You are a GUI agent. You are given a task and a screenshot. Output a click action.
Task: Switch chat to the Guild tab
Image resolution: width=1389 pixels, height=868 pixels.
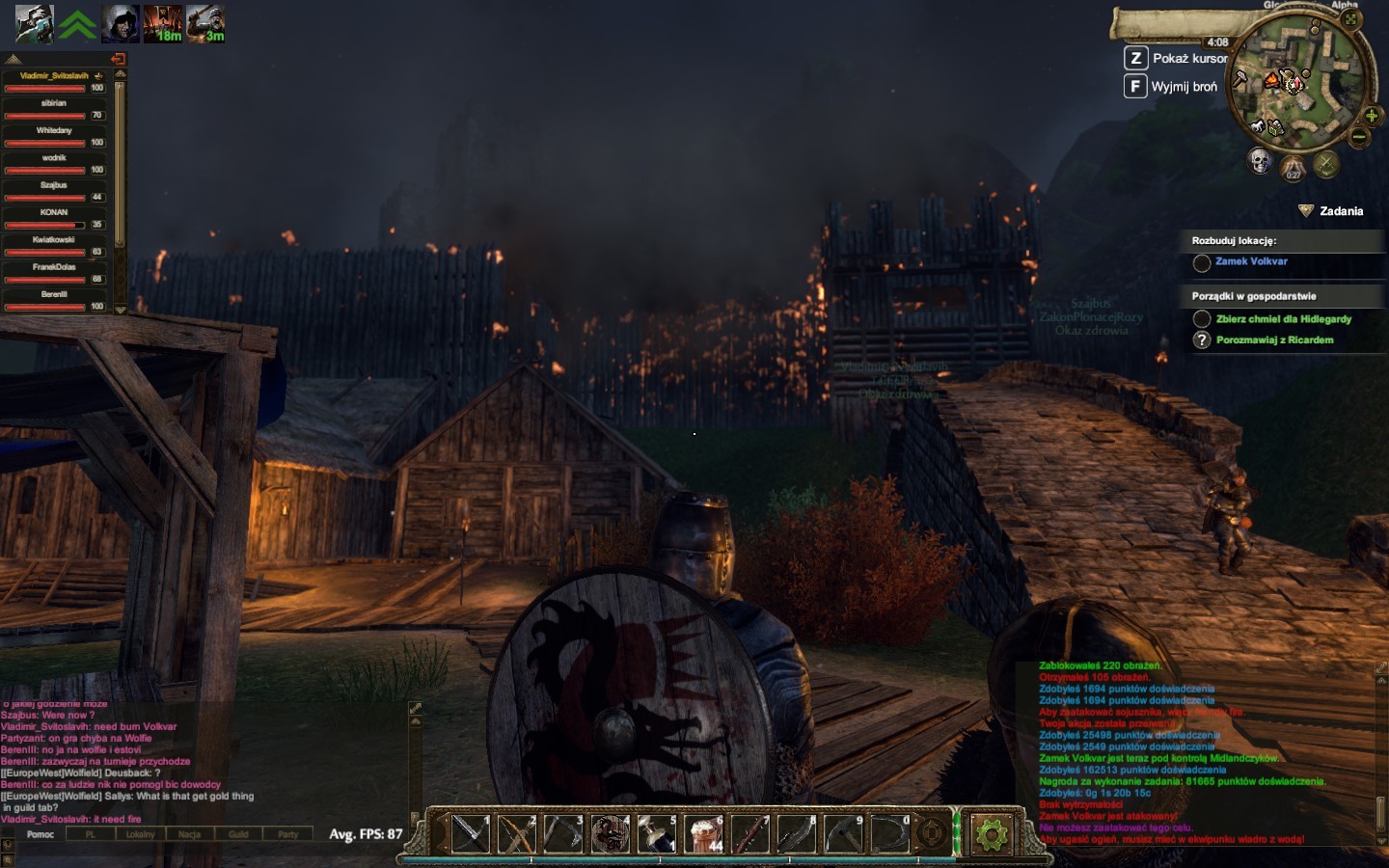(238, 834)
